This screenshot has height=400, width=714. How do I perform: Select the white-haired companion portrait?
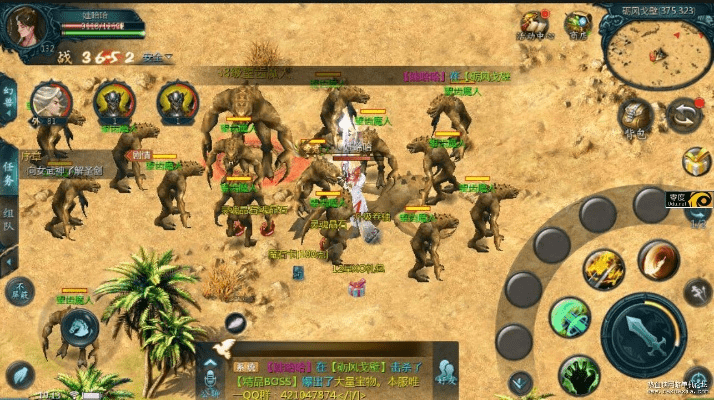(47, 101)
